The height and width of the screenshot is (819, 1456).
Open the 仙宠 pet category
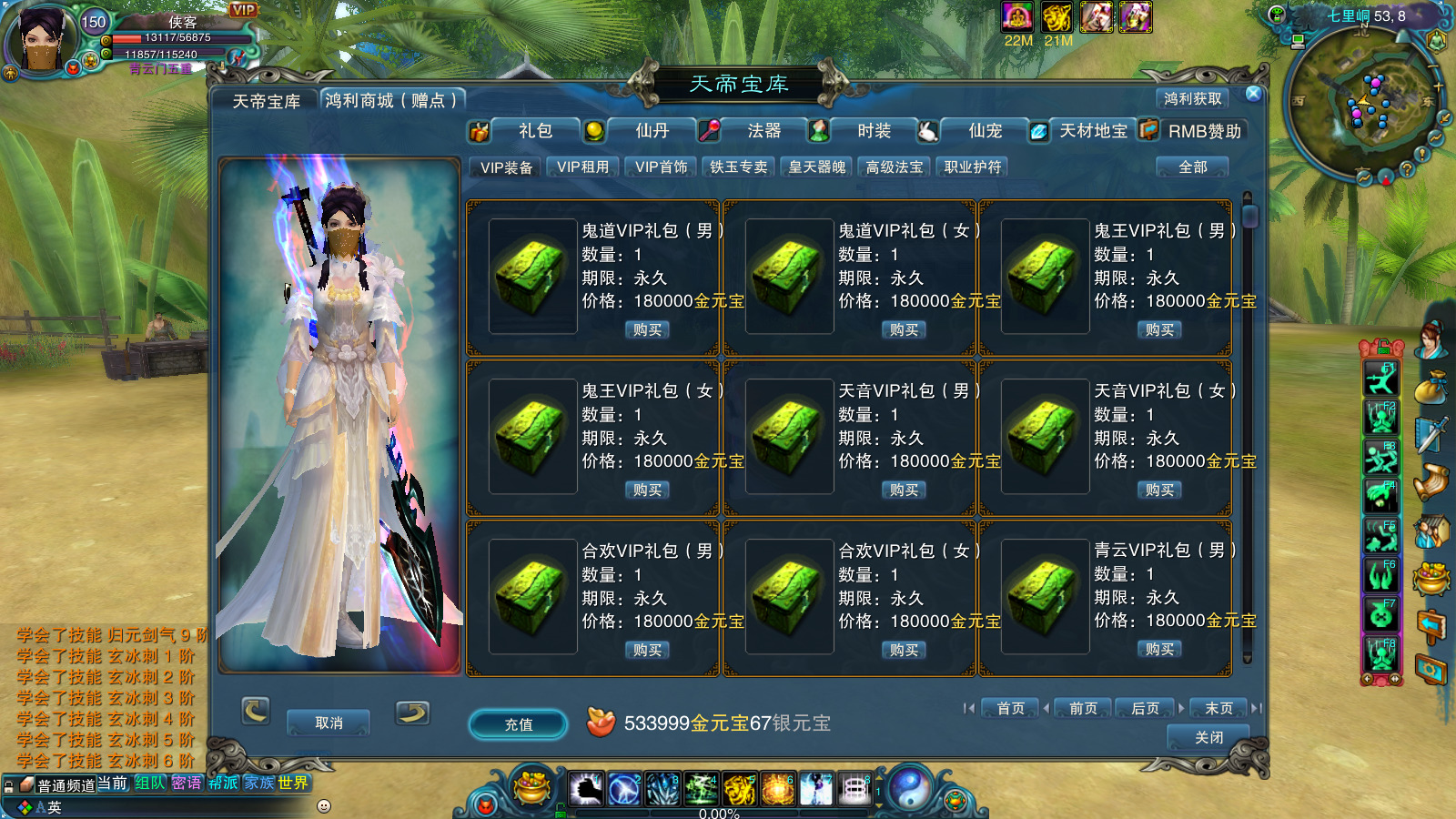pos(985,131)
